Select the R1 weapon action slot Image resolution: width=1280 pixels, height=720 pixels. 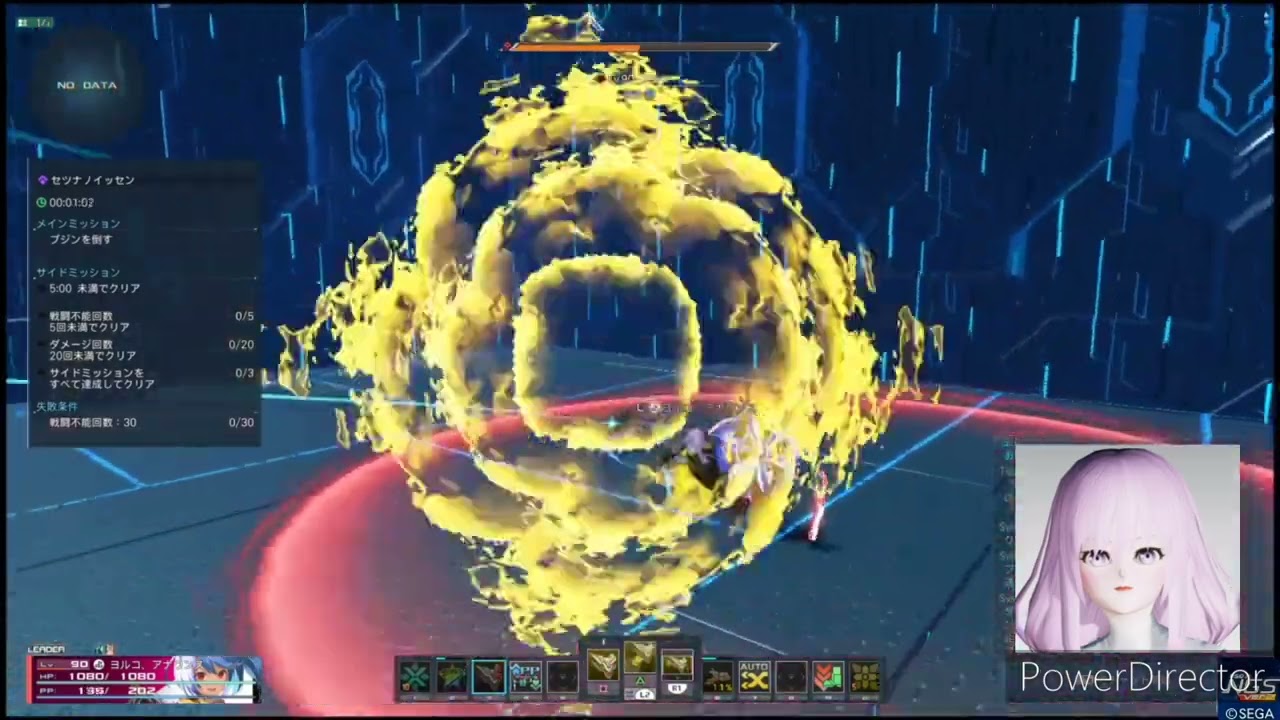point(677,666)
